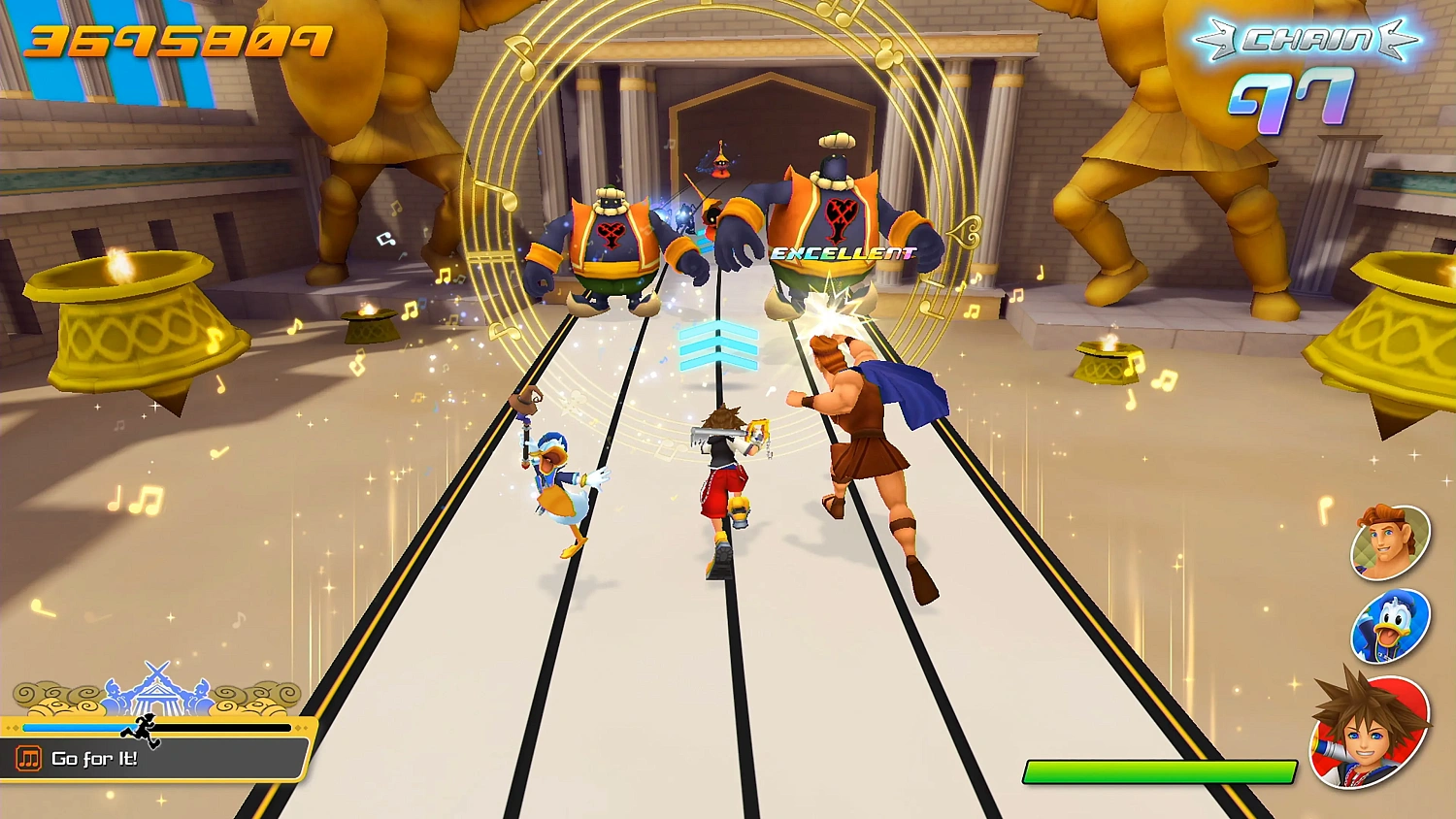Click the Heartless emblem on the left enemy

coord(612,236)
